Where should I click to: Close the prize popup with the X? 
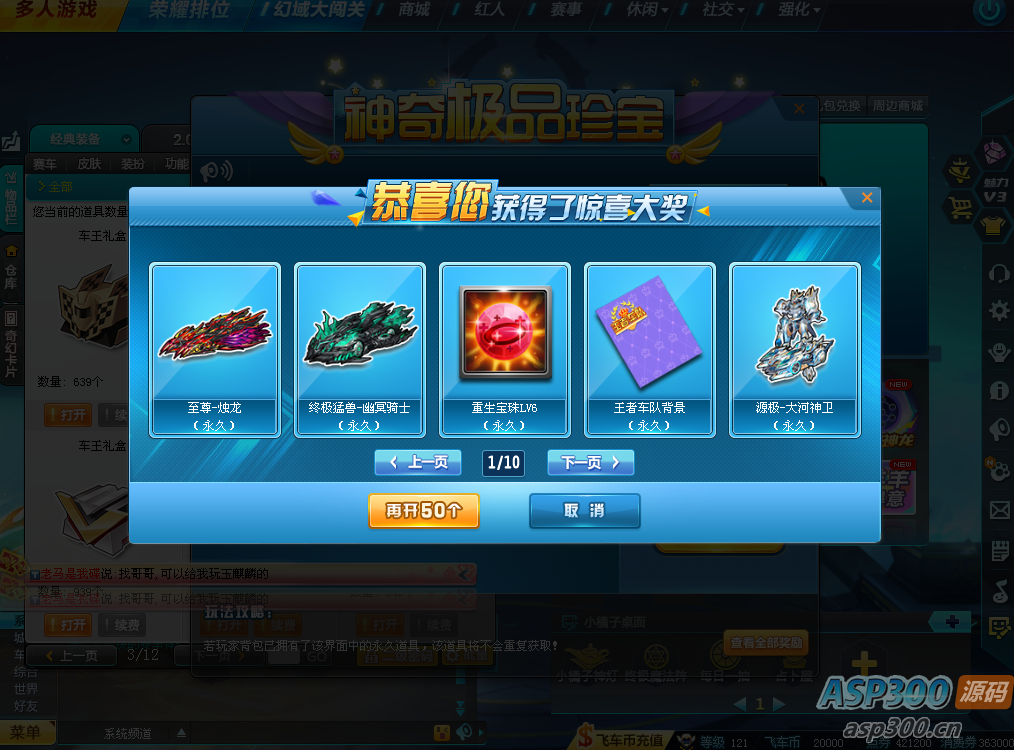[867, 198]
